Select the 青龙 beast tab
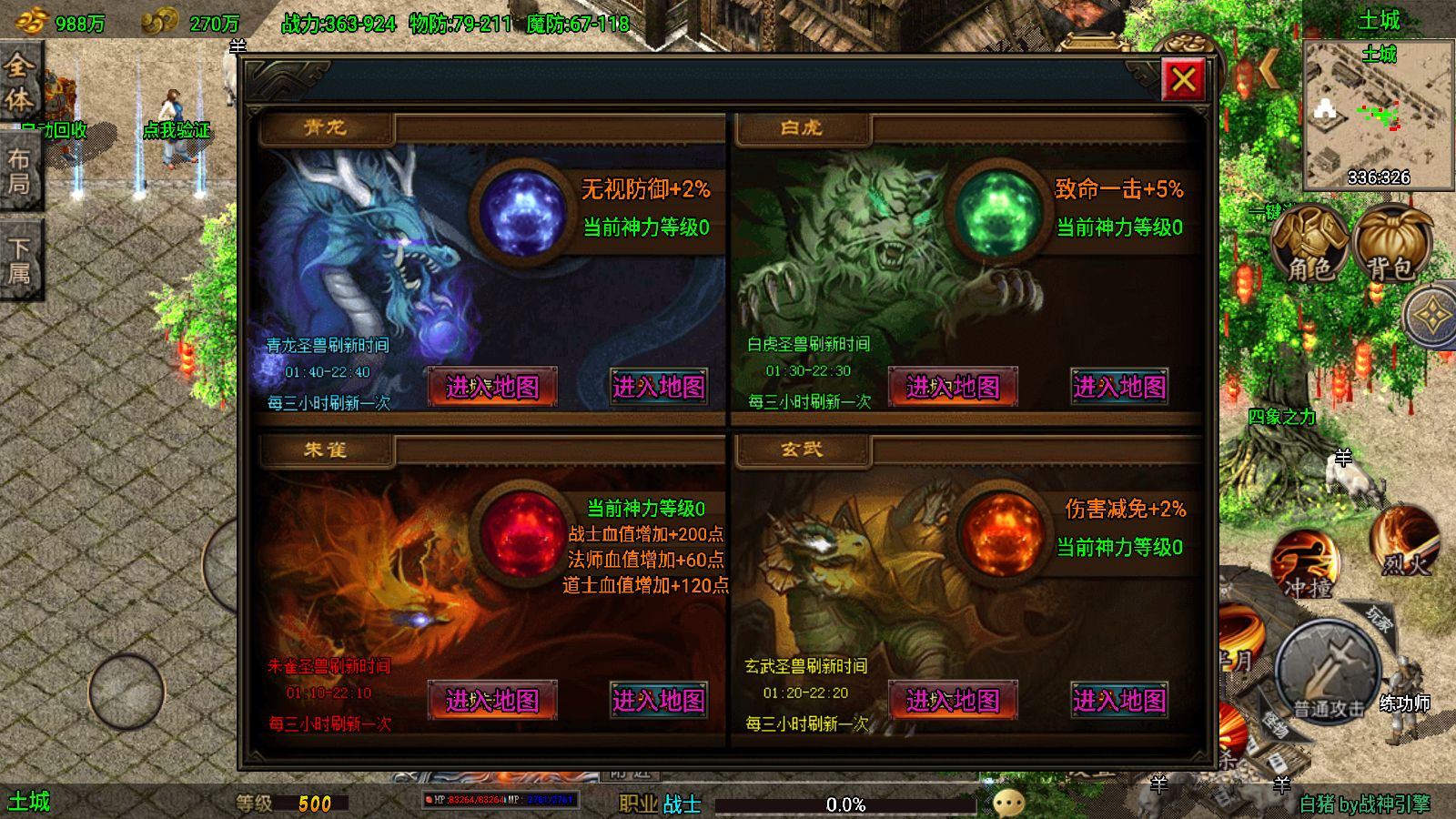This screenshot has width=1456, height=819. point(326,127)
